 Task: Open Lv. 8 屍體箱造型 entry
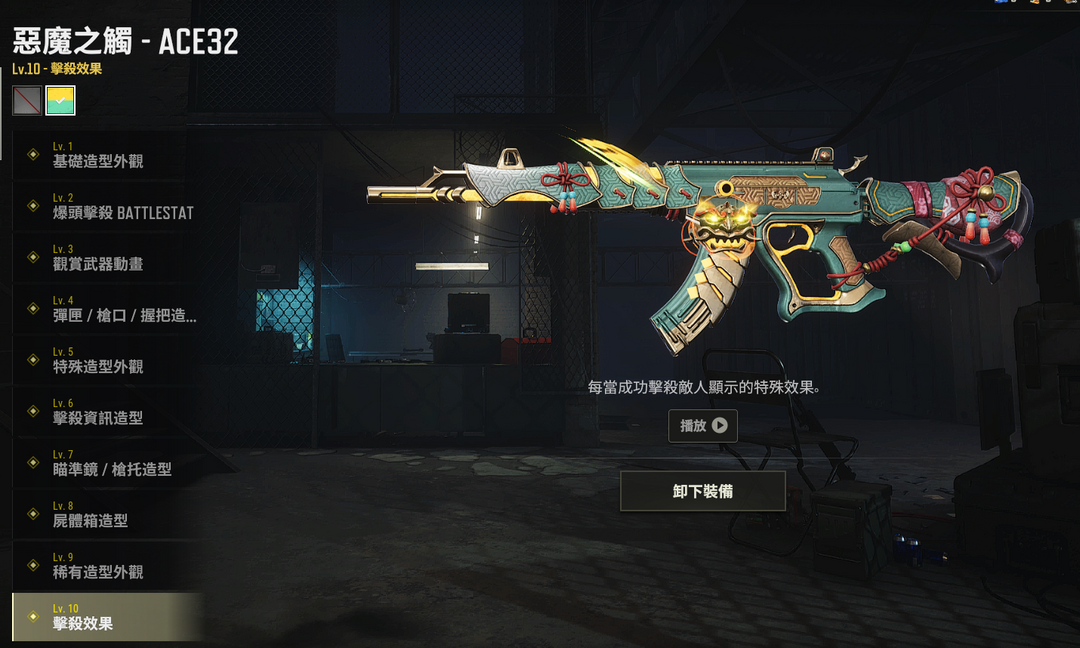click(x=104, y=515)
